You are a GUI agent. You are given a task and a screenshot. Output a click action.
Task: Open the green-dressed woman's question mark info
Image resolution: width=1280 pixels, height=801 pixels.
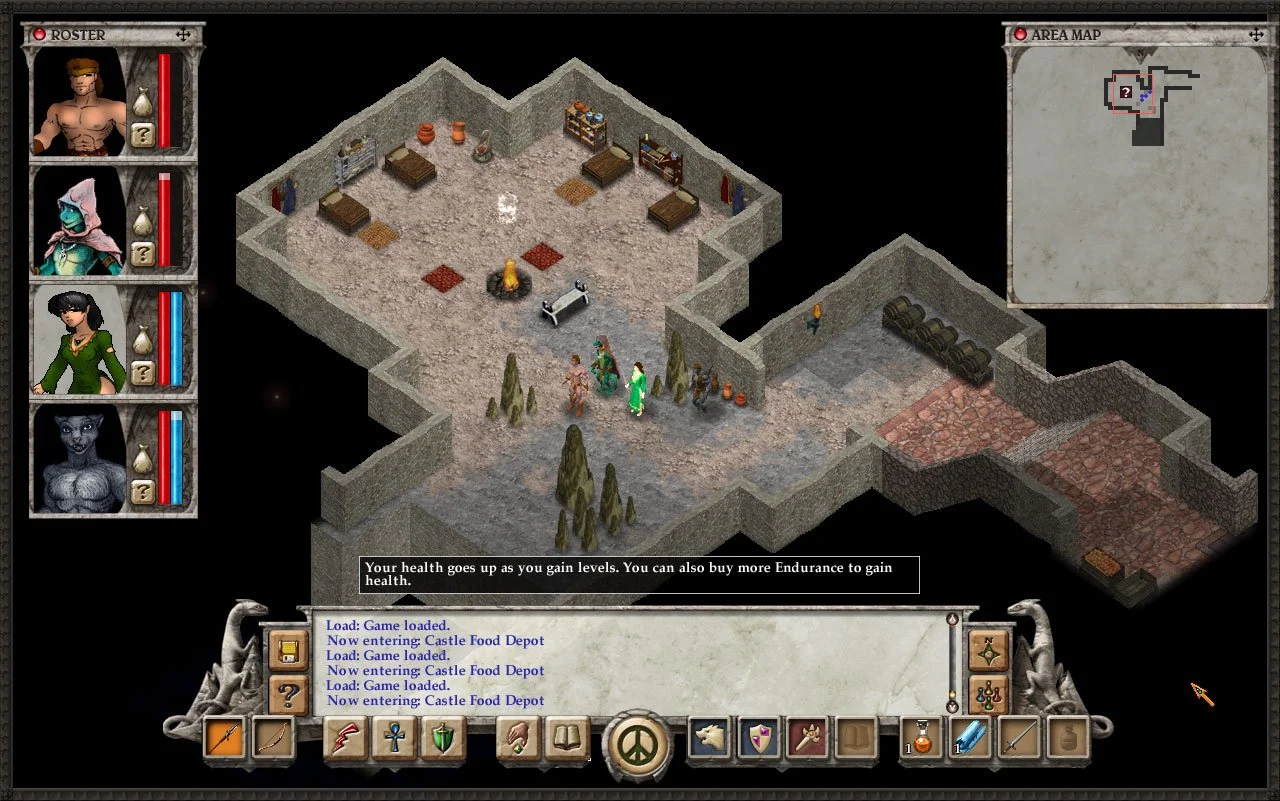[x=143, y=373]
